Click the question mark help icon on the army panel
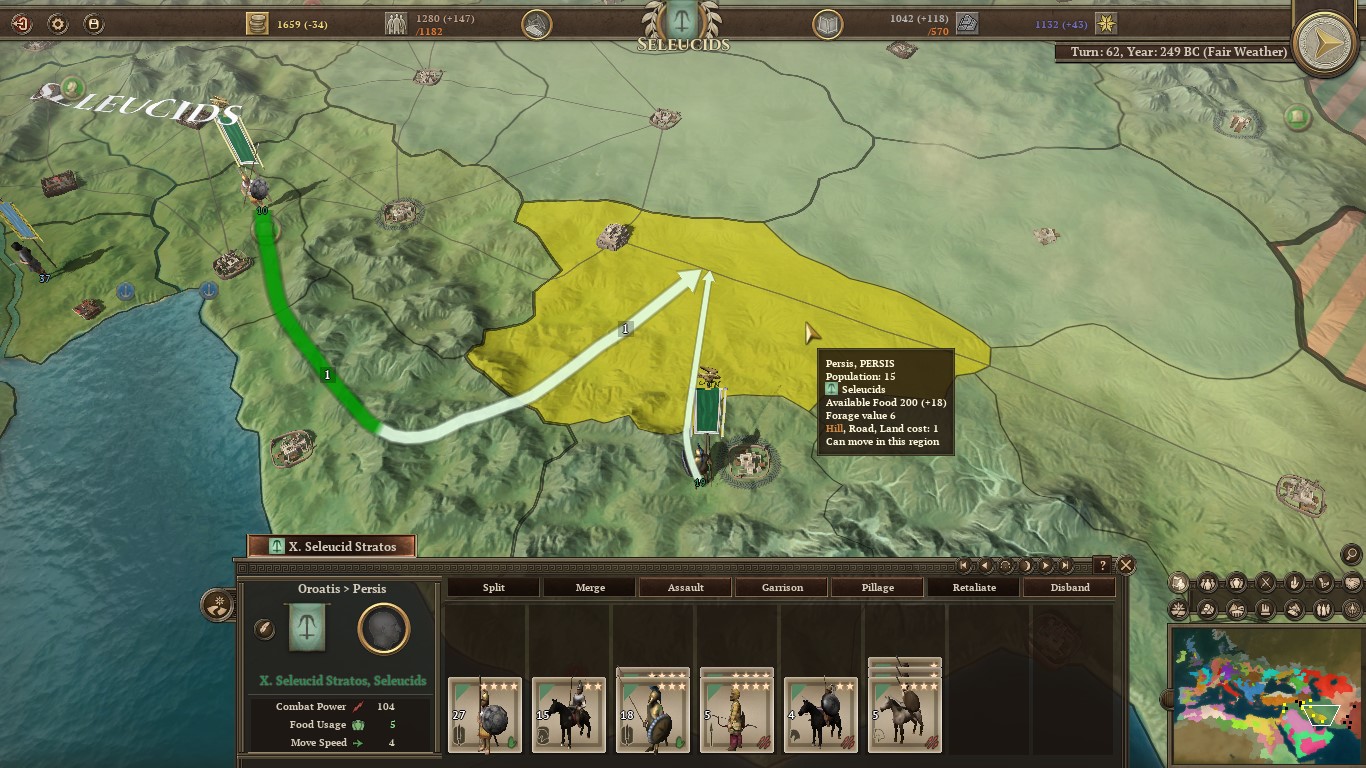The image size is (1366, 768). (x=1103, y=565)
